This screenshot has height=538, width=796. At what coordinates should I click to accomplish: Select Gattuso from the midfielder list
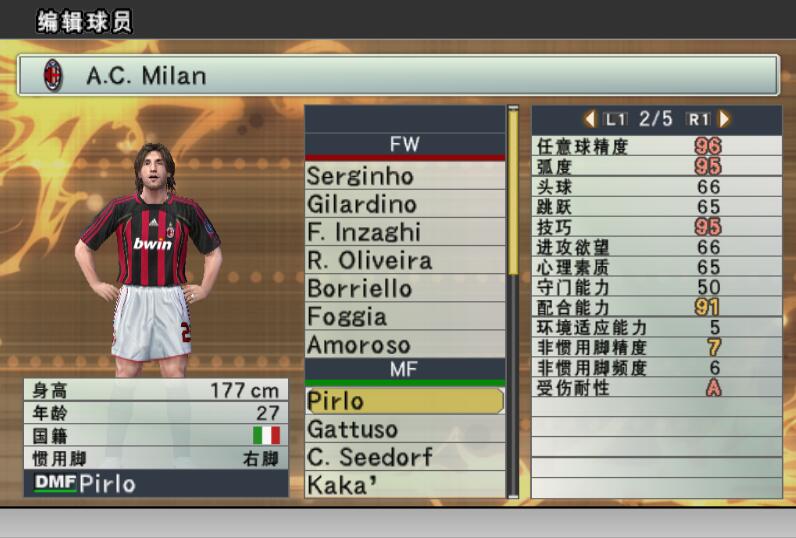405,429
